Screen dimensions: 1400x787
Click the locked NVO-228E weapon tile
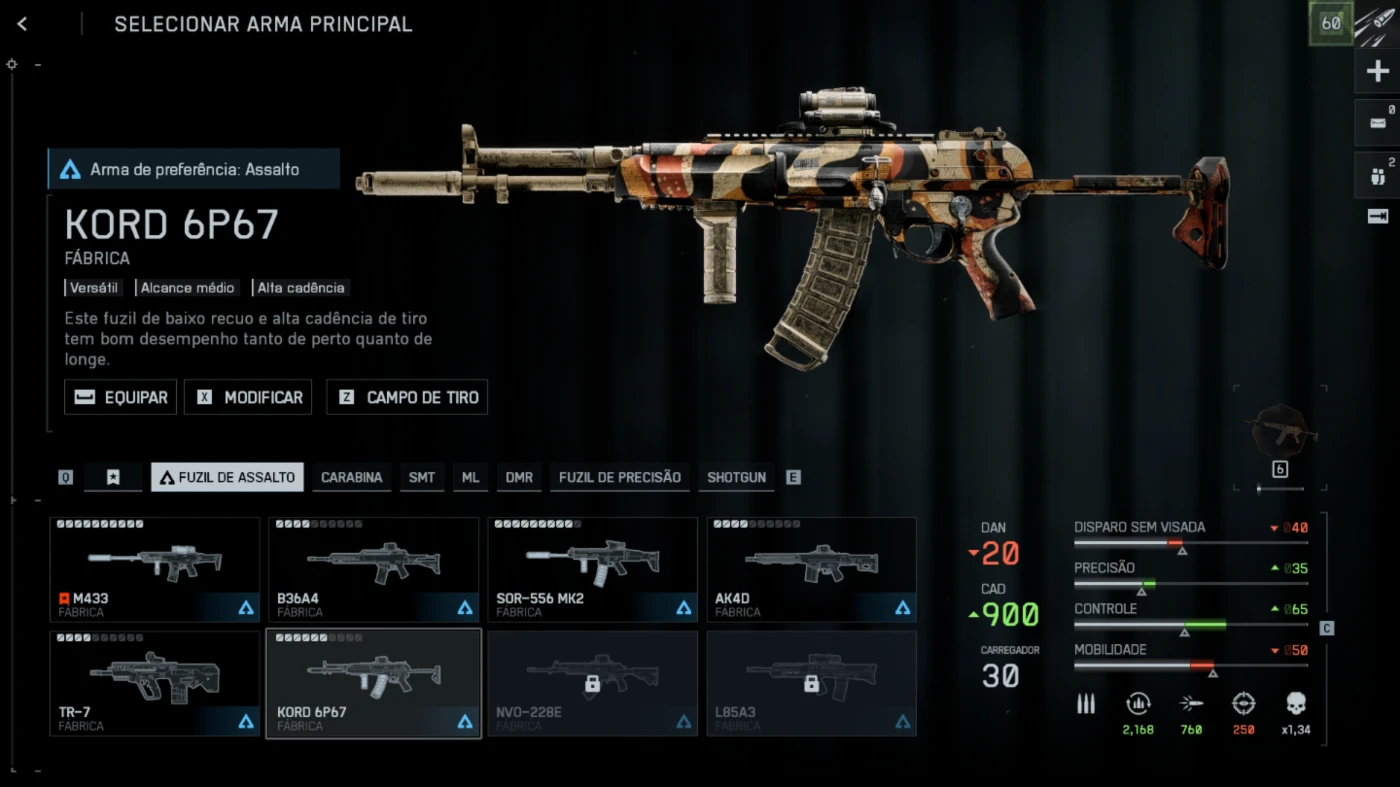click(x=592, y=683)
